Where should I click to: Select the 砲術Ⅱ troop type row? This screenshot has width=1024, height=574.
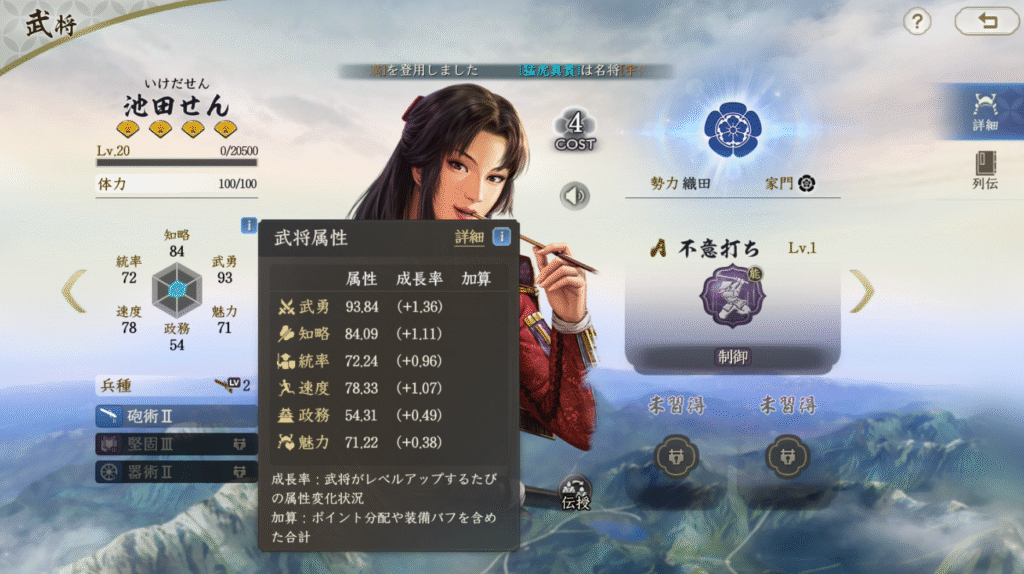(175, 415)
